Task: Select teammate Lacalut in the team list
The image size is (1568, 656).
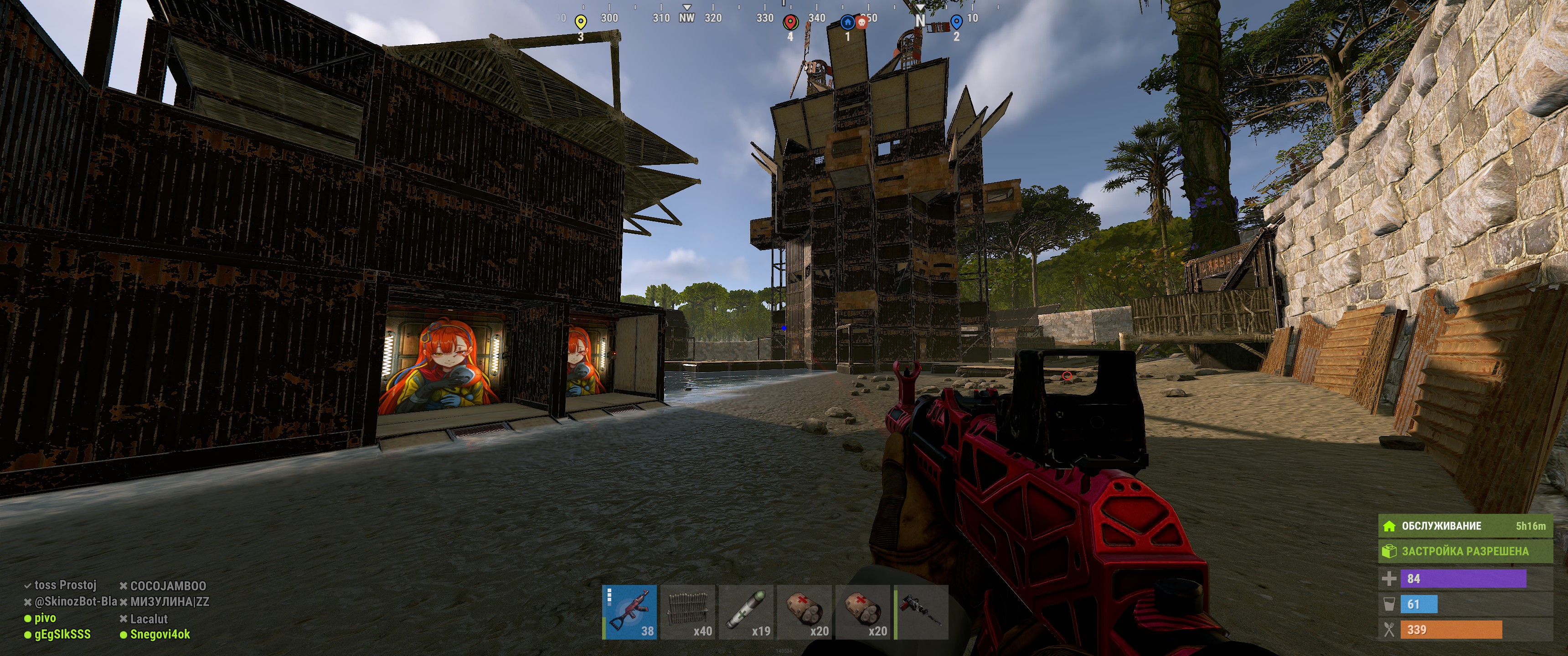Action: point(149,619)
